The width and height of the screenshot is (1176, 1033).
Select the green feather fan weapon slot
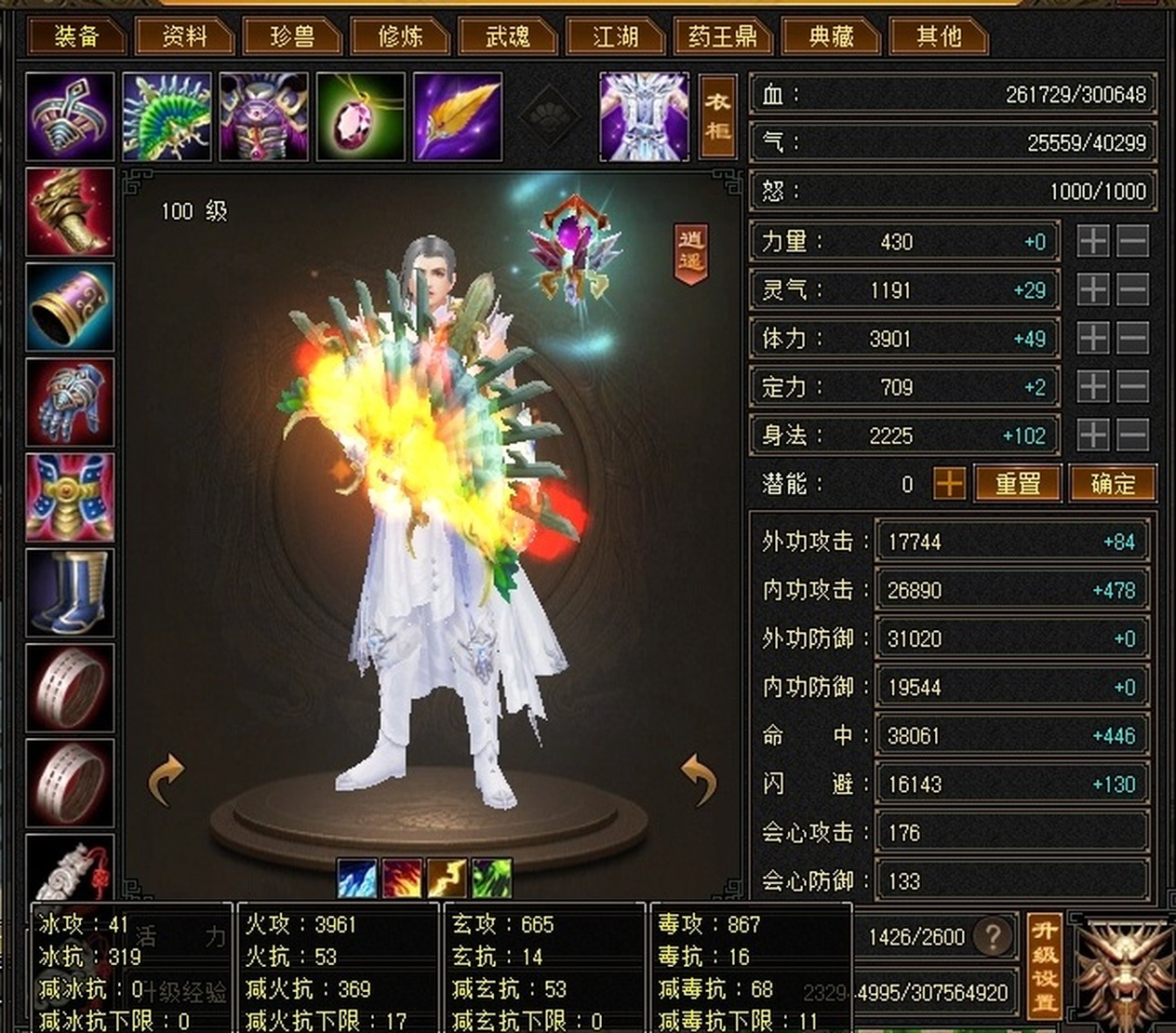click(167, 117)
